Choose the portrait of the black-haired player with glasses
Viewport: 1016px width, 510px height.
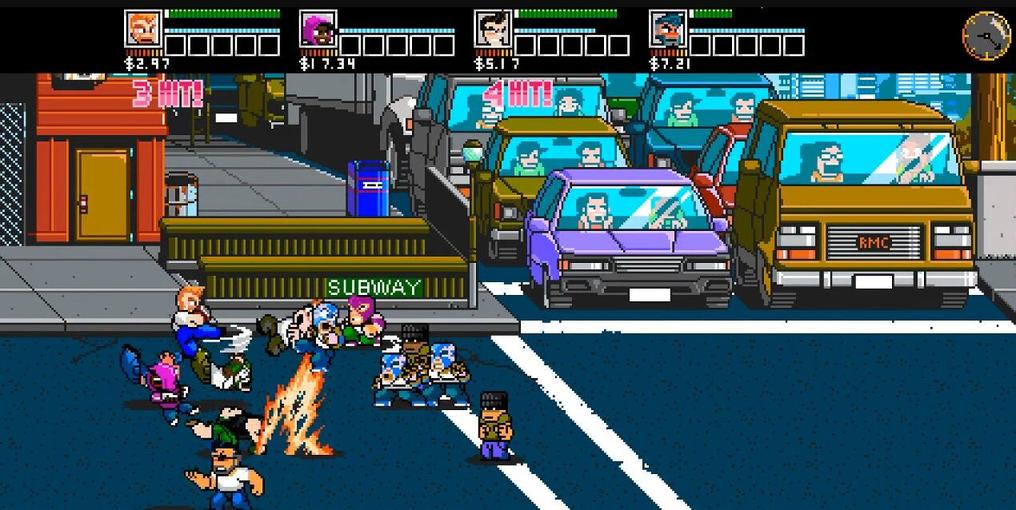tap(492, 29)
